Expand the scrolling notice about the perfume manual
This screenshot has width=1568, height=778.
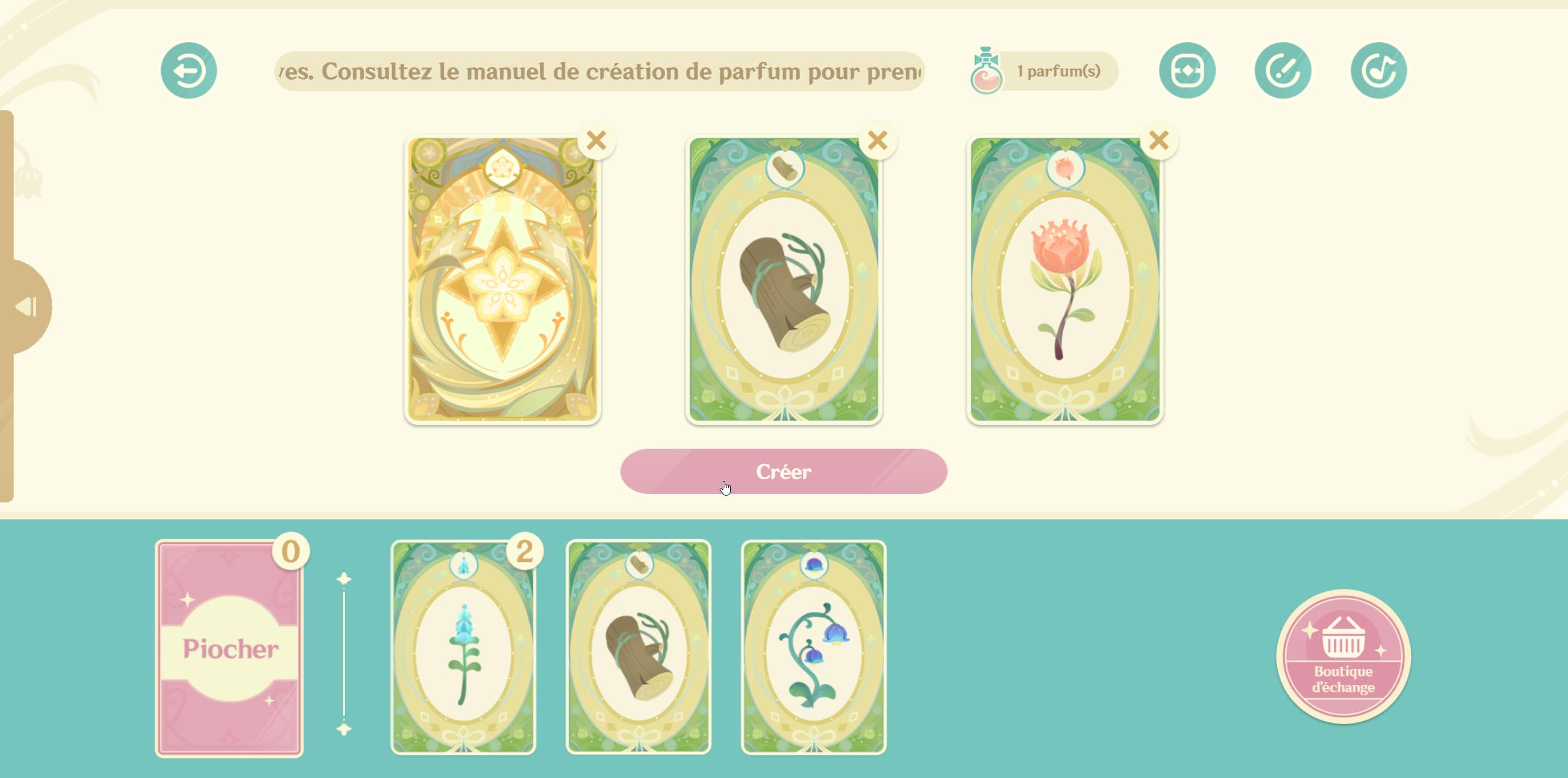600,70
